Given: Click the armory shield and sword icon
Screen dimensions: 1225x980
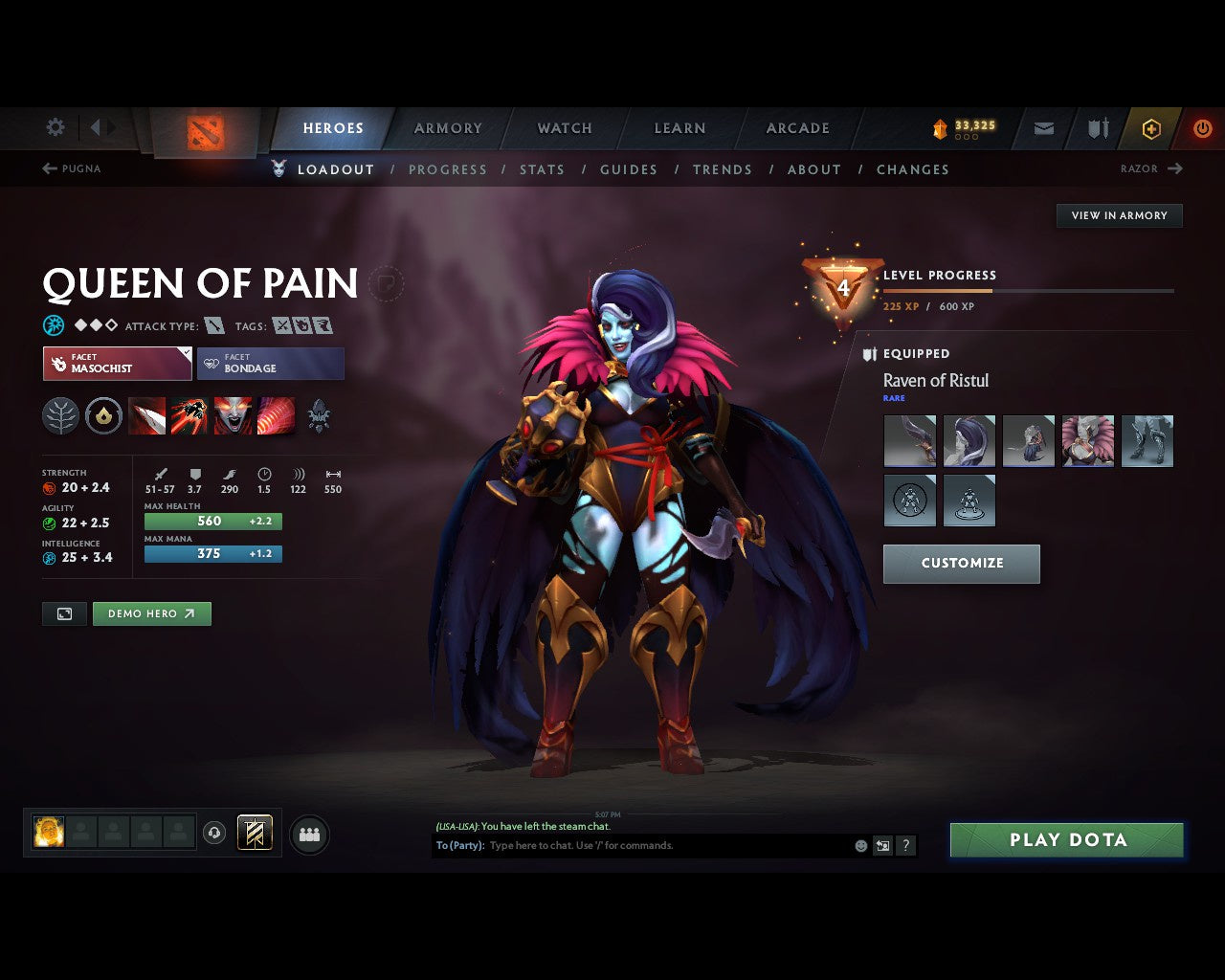Looking at the screenshot, I should (1096, 127).
